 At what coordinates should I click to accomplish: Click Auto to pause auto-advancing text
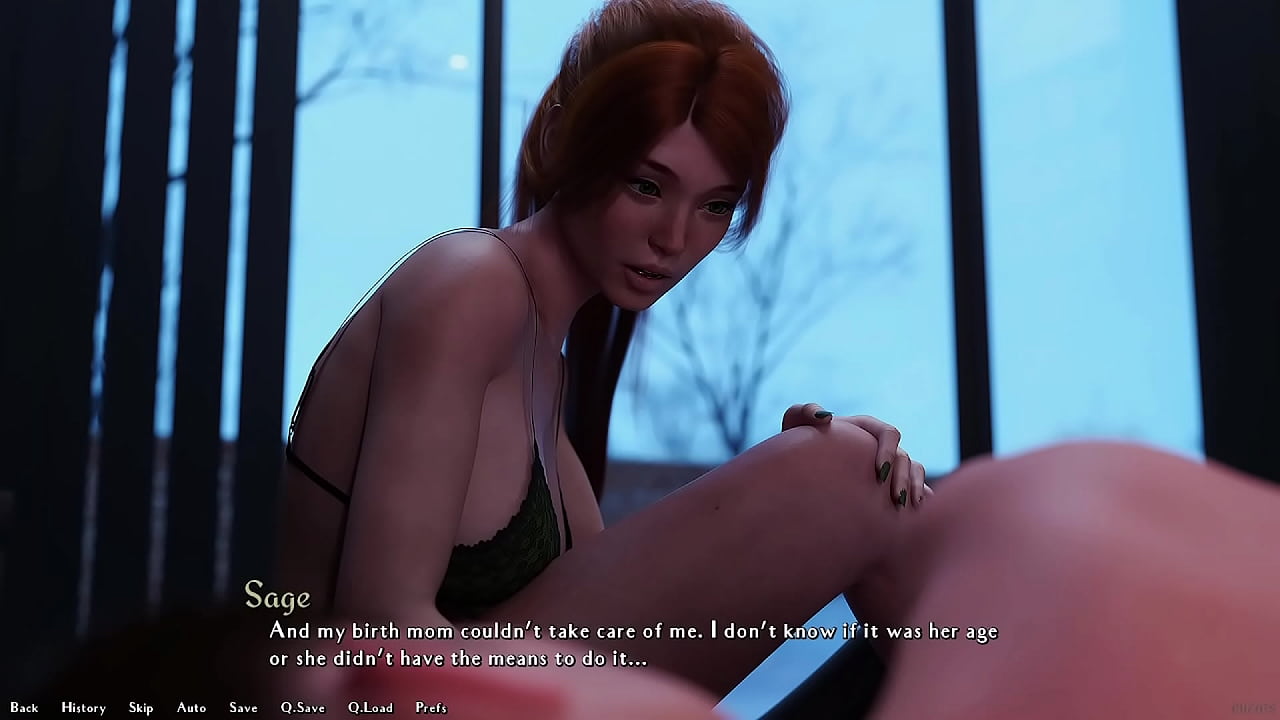pos(190,707)
